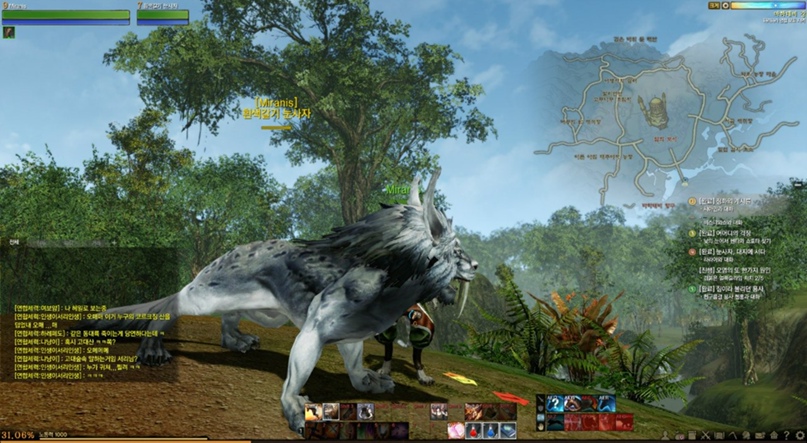This screenshot has width=807, height=443.
Task: Select the chat tab above the chat log
Action: click(14, 241)
